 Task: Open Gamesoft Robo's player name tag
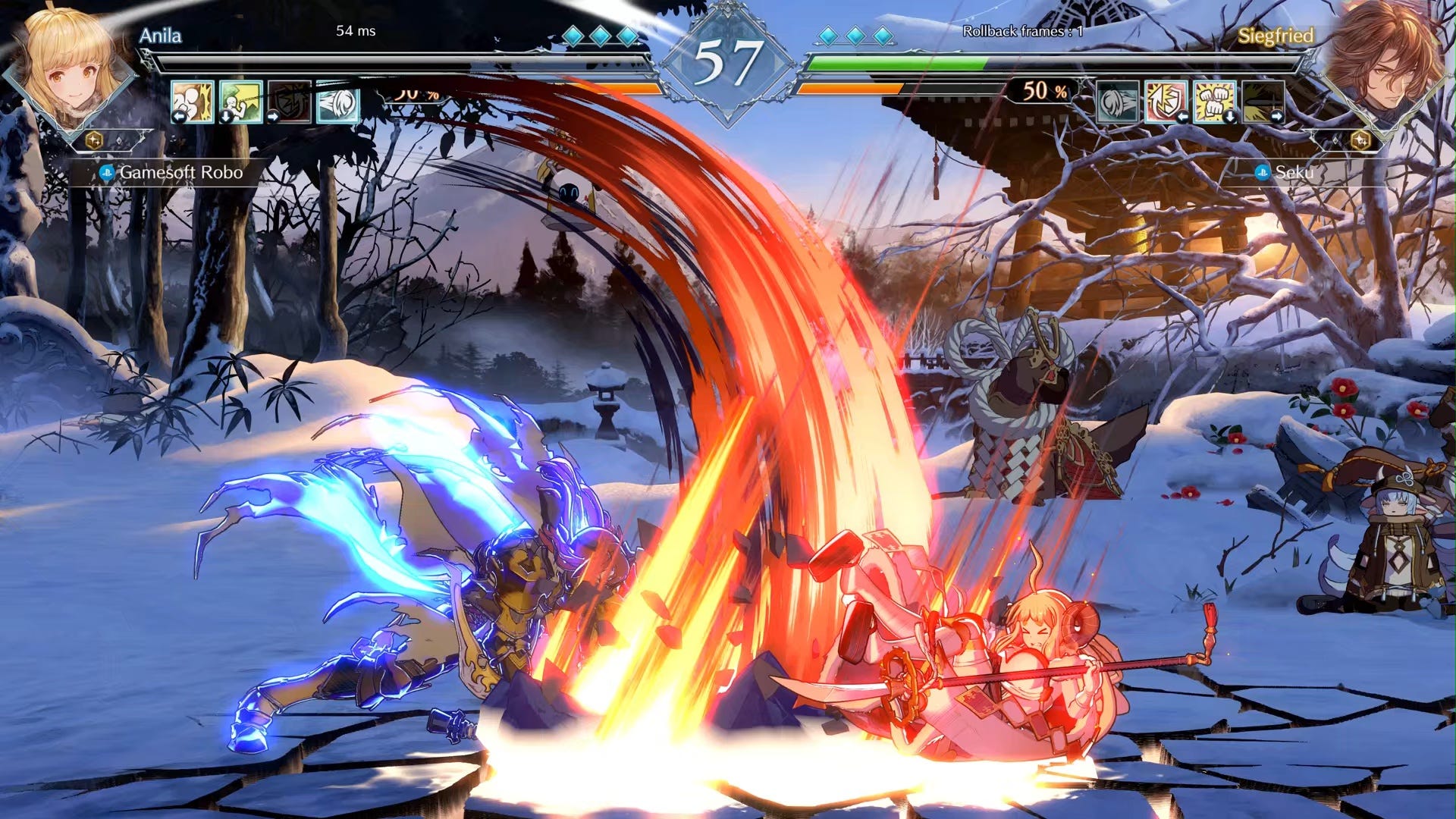(180, 172)
